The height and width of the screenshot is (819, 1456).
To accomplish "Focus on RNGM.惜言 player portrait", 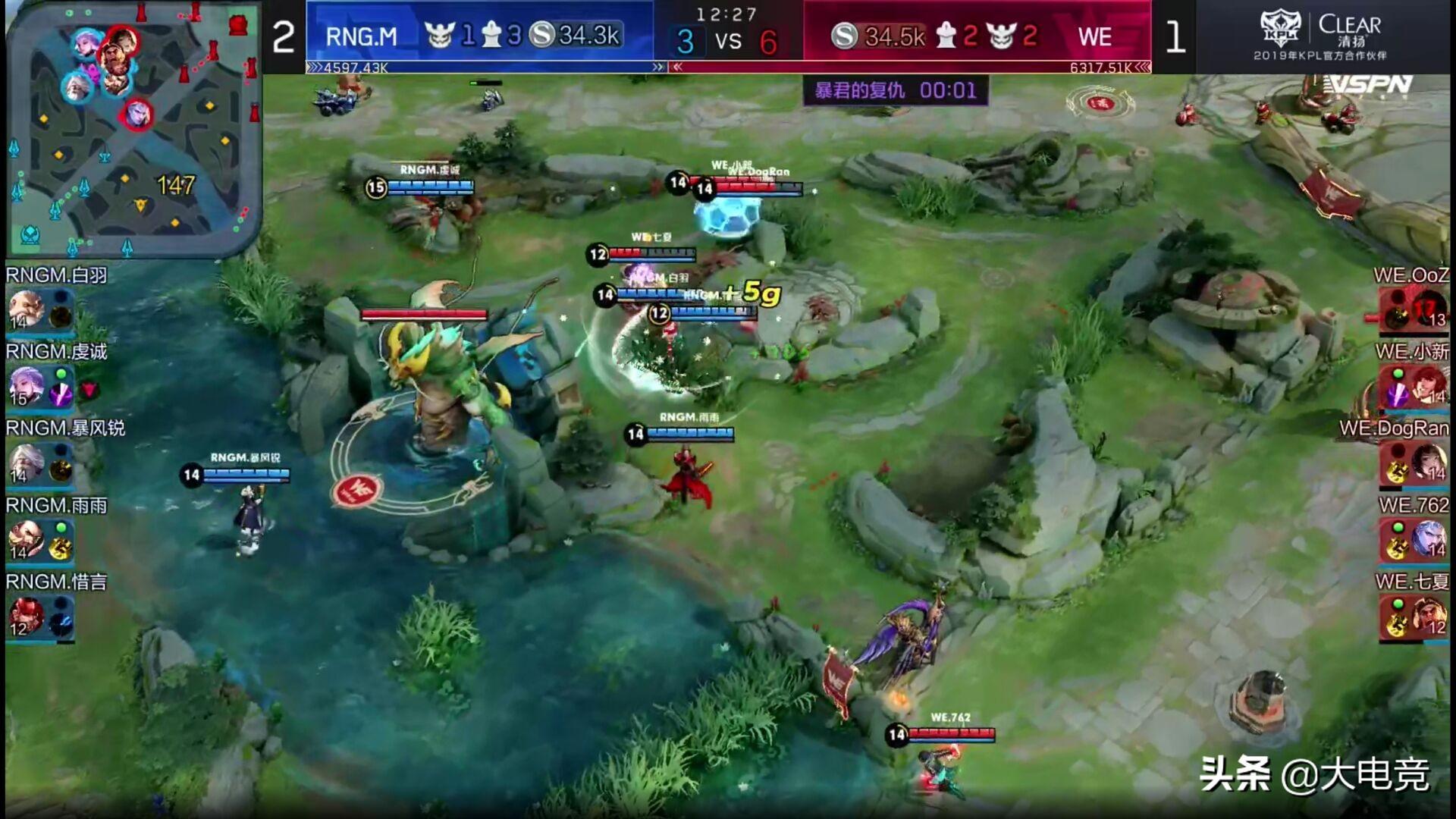I will coord(27,615).
